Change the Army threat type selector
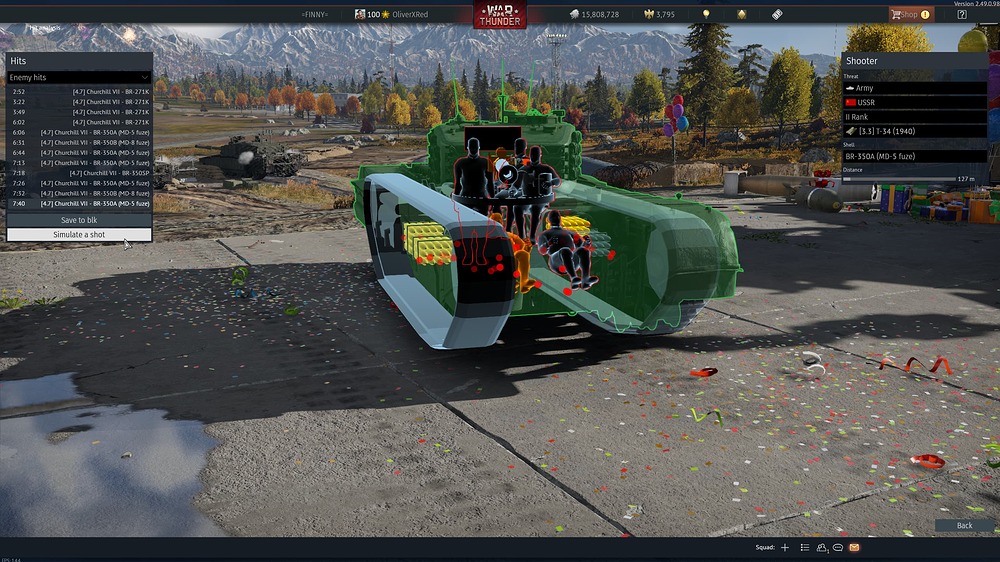 click(x=915, y=88)
